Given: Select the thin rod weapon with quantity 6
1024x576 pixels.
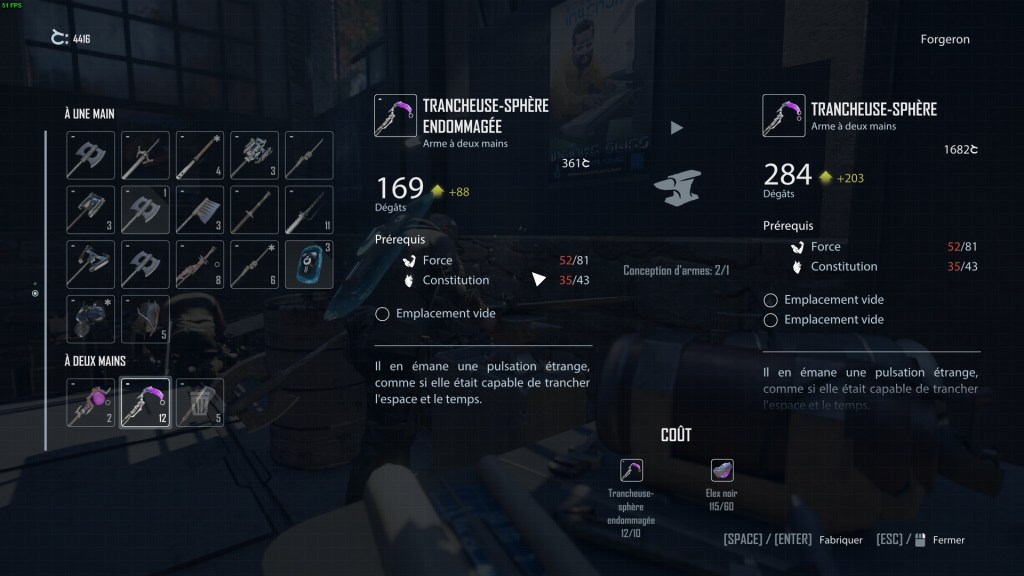Looking at the screenshot, I should pyautogui.click(x=254, y=264).
